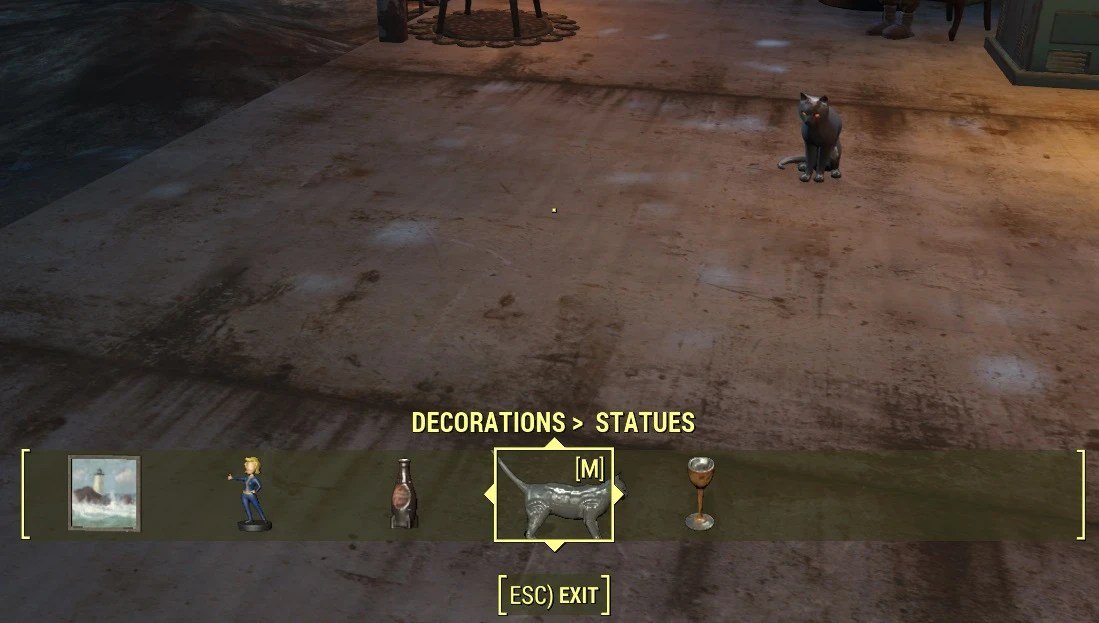This screenshot has width=1099, height=623.
Task: Exit the workshop build menu
Action: tap(553, 597)
